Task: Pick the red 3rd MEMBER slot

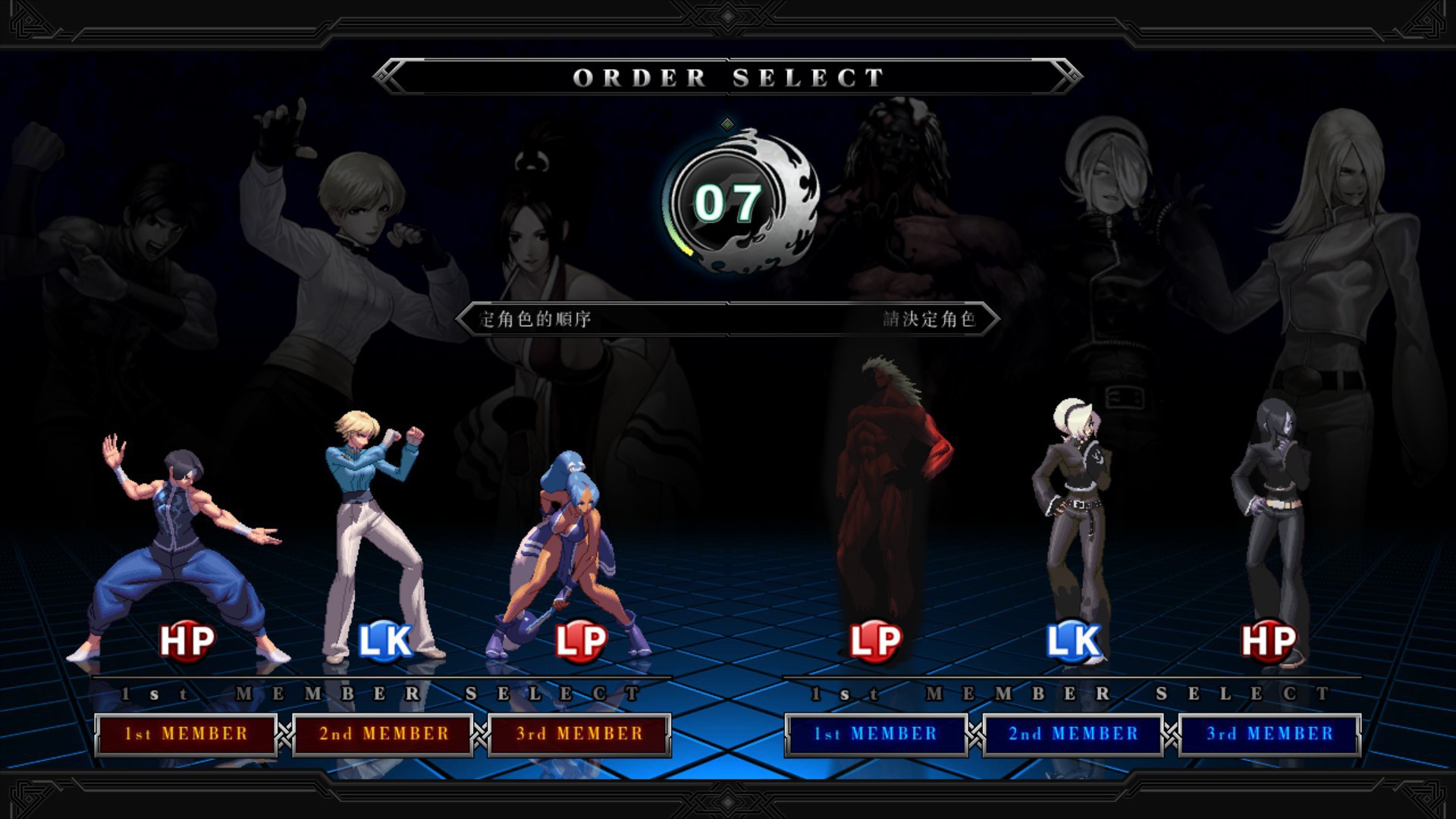Action: pyautogui.click(x=579, y=734)
